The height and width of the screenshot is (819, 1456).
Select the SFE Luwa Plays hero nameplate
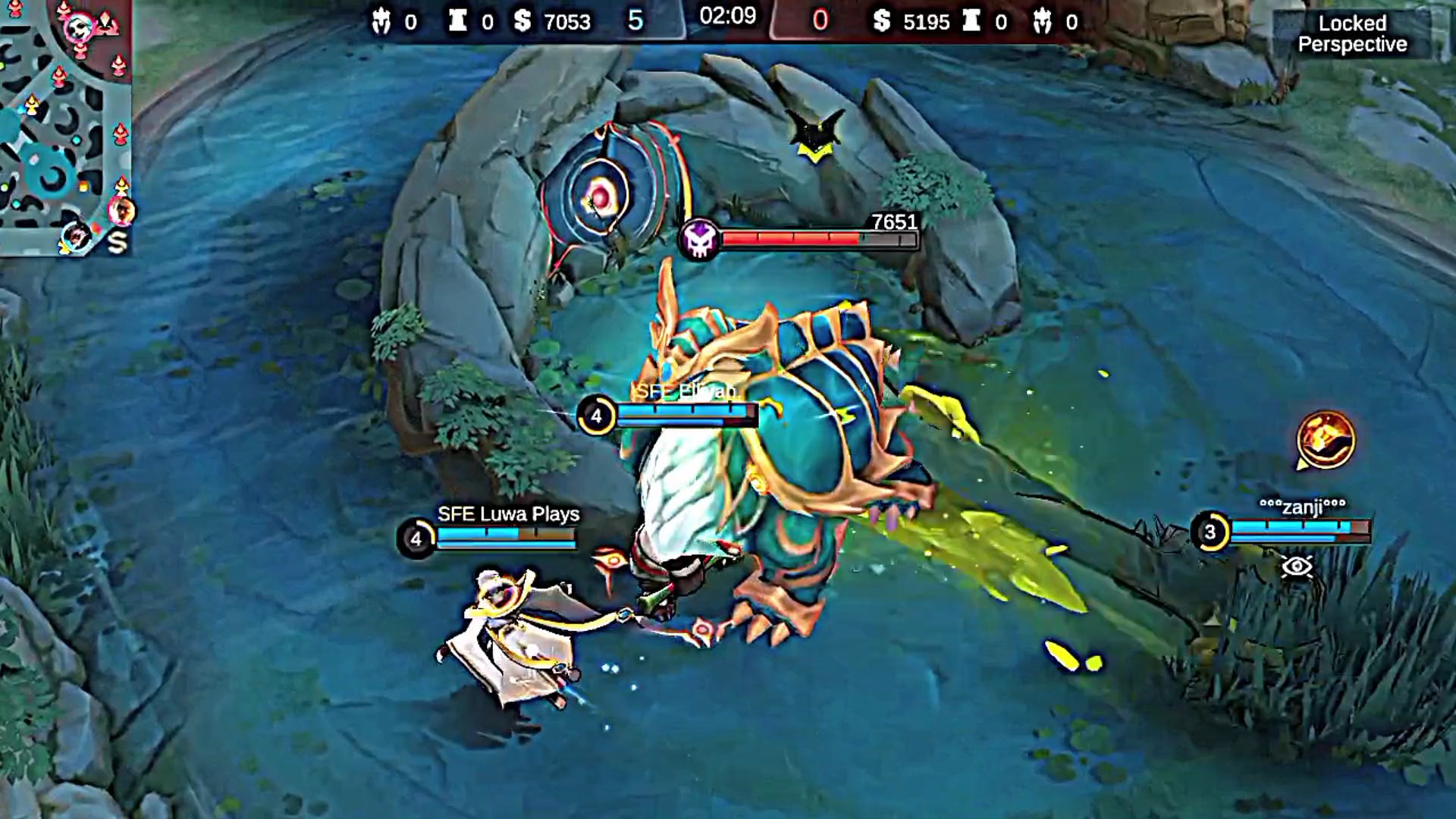pos(508,514)
